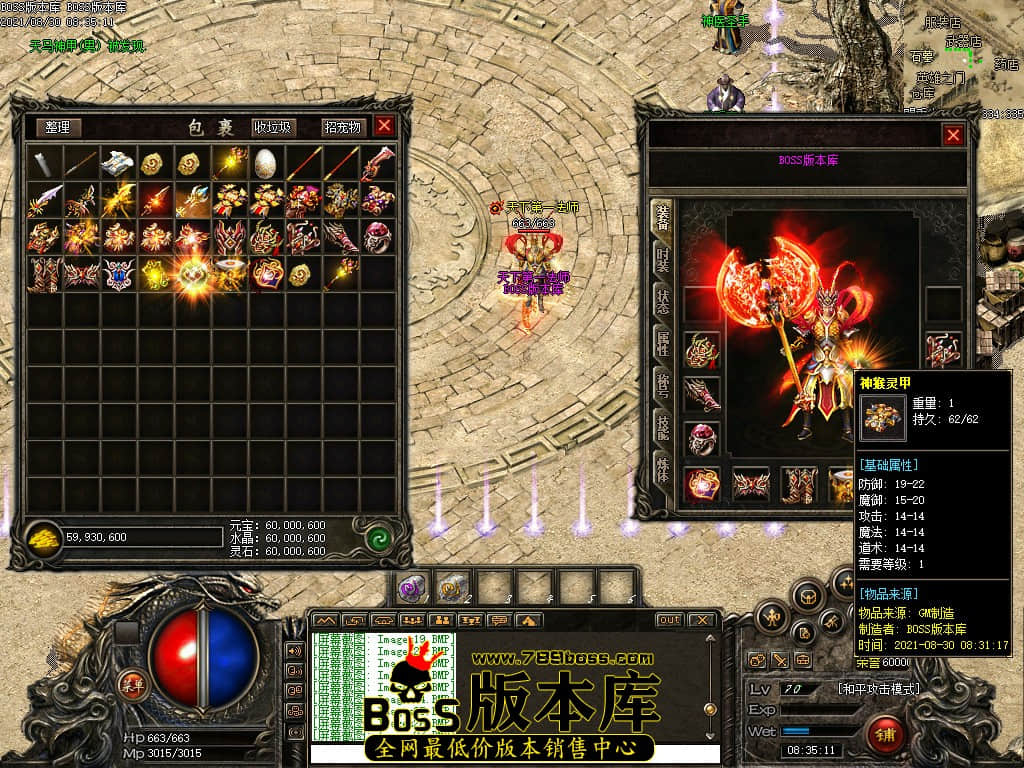The width and height of the screenshot is (1024, 768).
Task: Pick the white scroll item in the bag
Action: coord(116,162)
